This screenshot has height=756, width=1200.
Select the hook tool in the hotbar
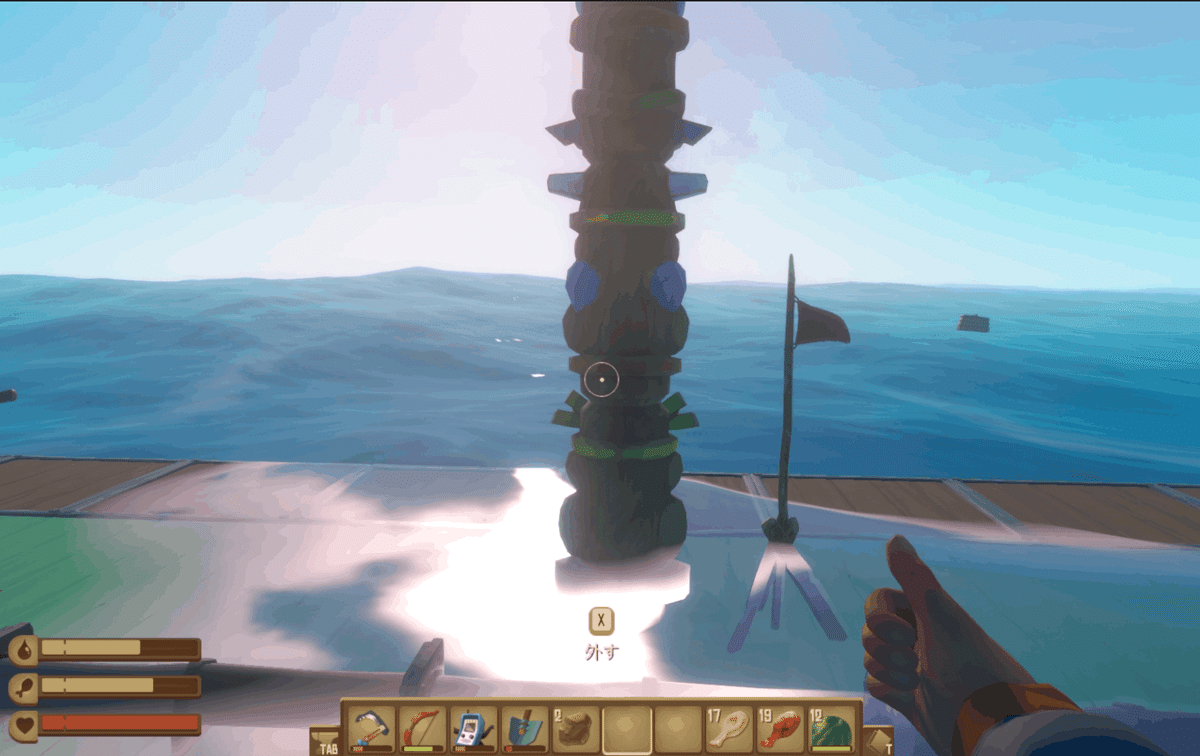pyautogui.click(x=371, y=728)
